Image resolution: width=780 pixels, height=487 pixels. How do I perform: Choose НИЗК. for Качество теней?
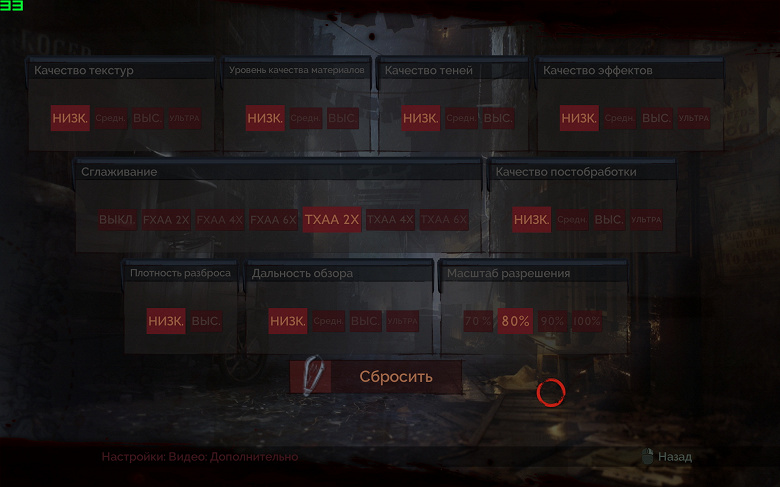click(x=421, y=119)
